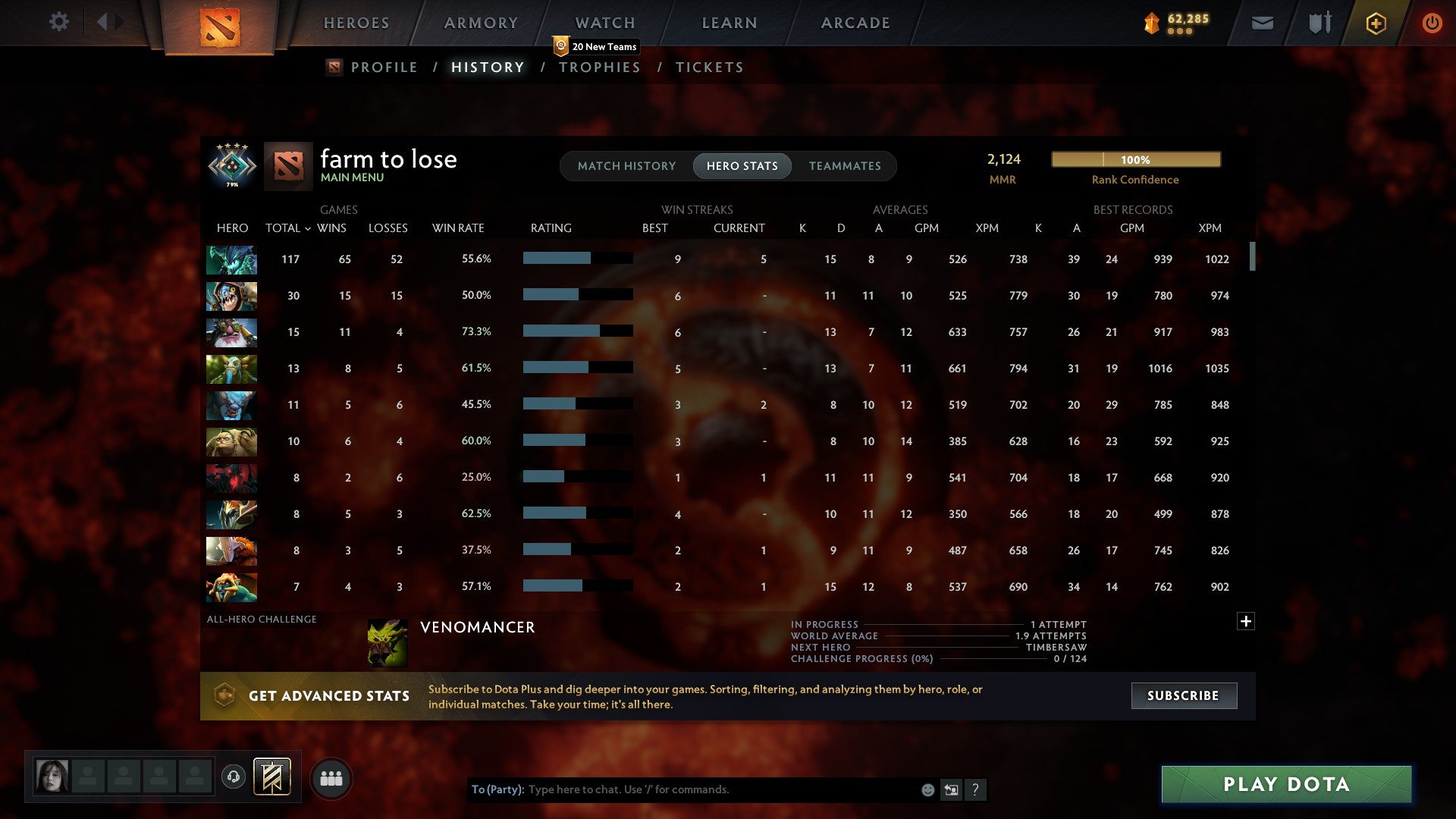Image resolution: width=1456 pixels, height=819 pixels.
Task: Click the Subscribe button for Dota Plus
Action: (1183, 695)
